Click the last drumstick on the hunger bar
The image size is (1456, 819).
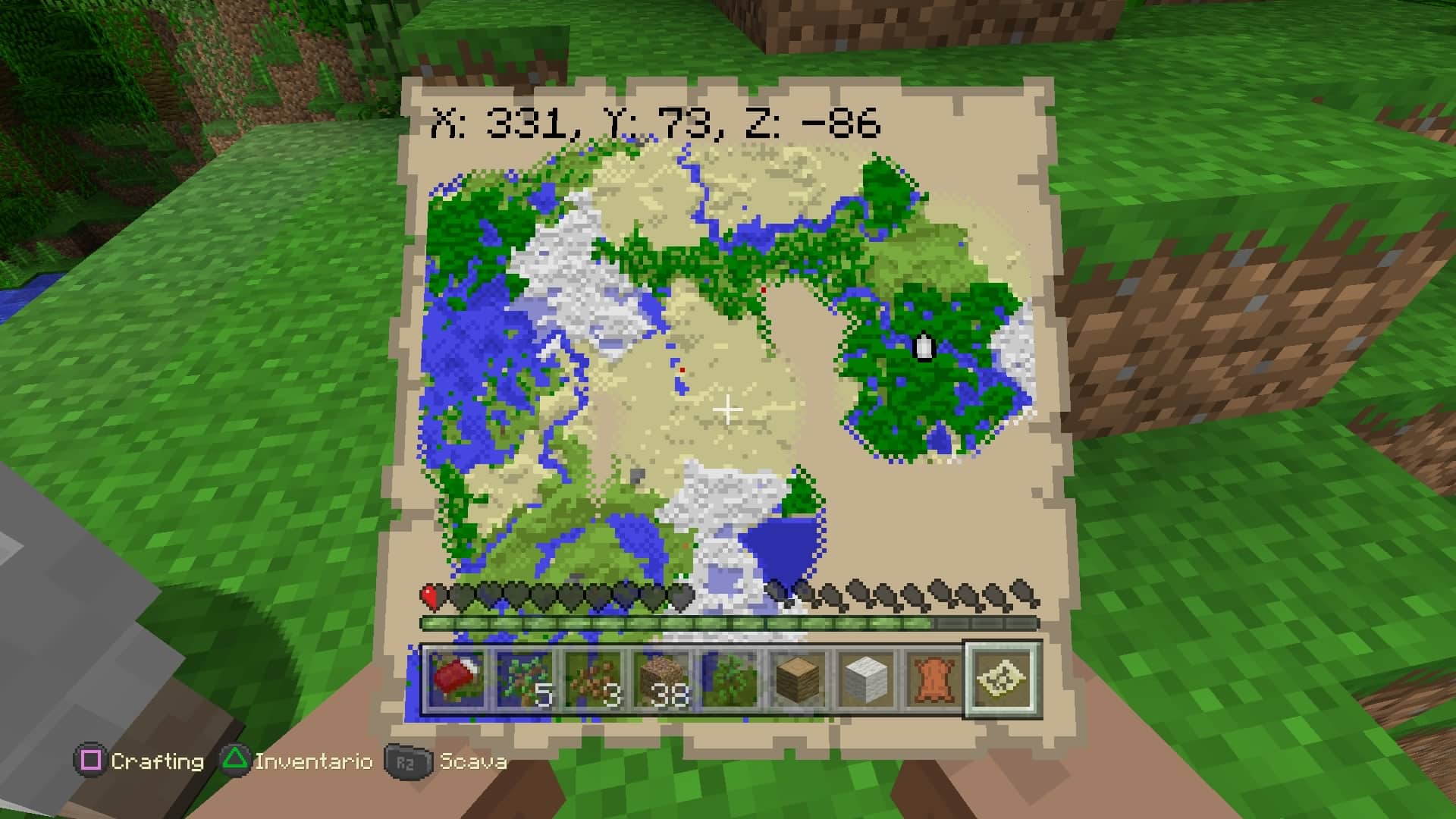pos(1020,593)
